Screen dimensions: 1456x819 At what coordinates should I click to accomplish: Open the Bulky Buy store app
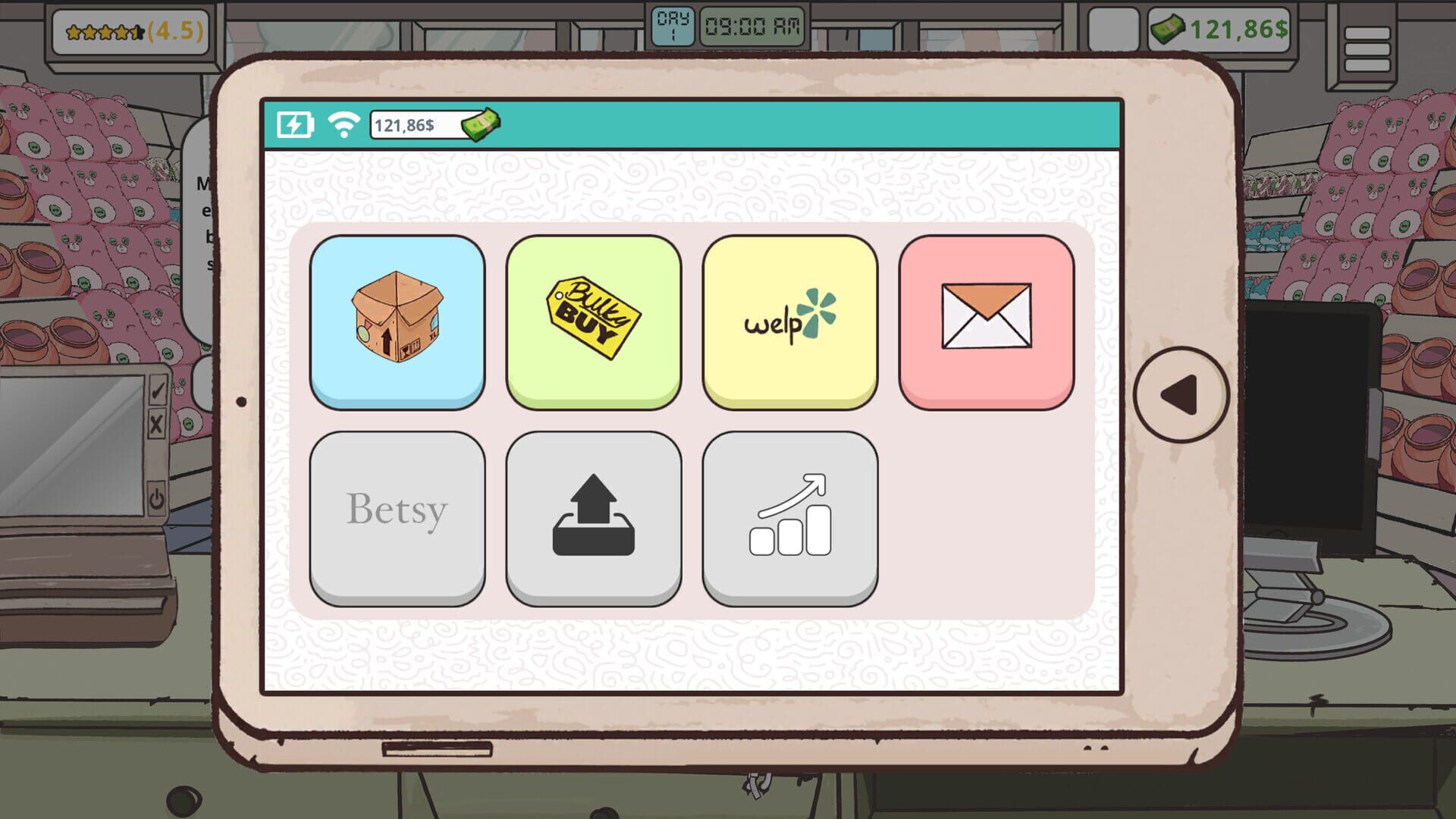click(x=595, y=318)
